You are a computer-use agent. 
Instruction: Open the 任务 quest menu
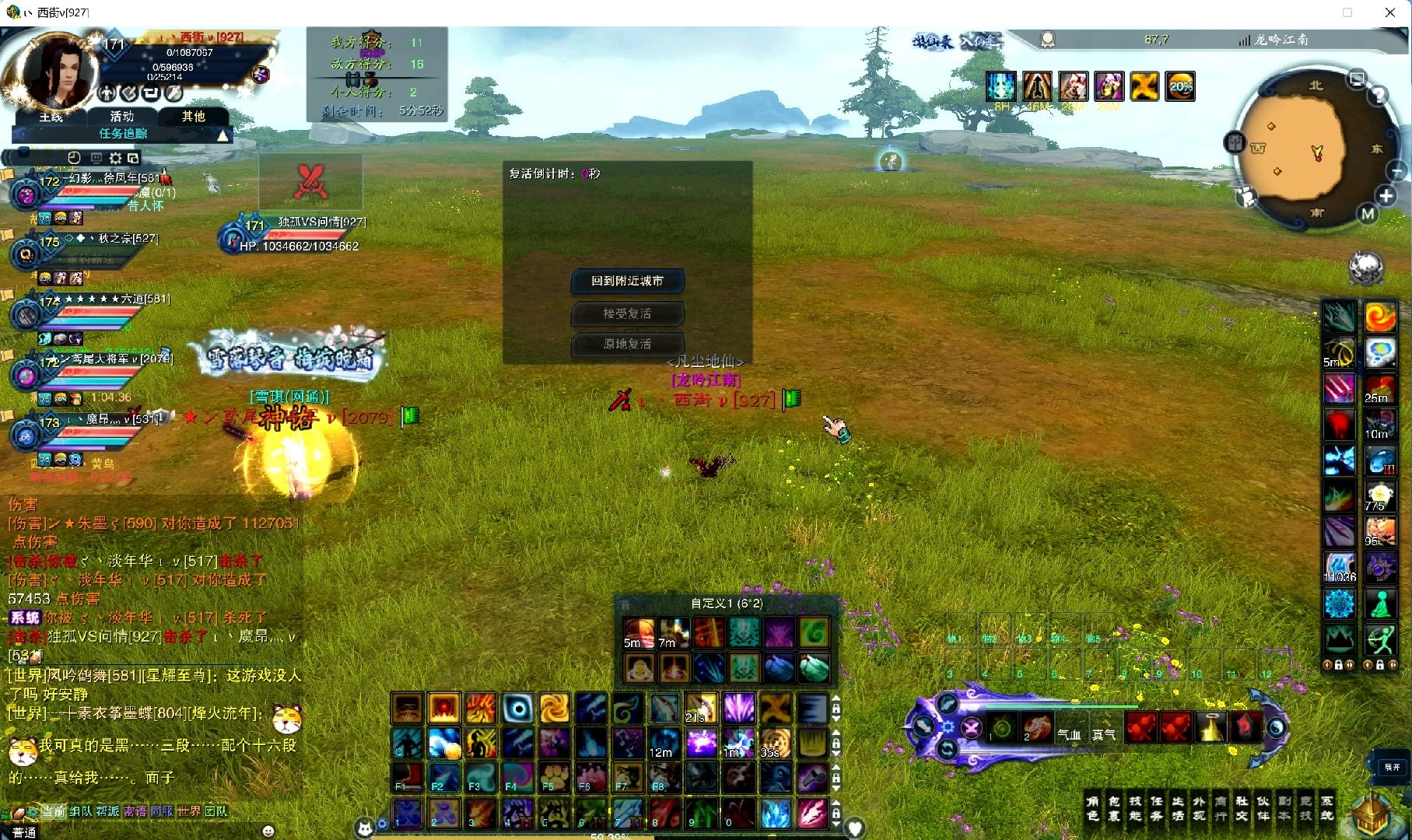(x=1157, y=808)
